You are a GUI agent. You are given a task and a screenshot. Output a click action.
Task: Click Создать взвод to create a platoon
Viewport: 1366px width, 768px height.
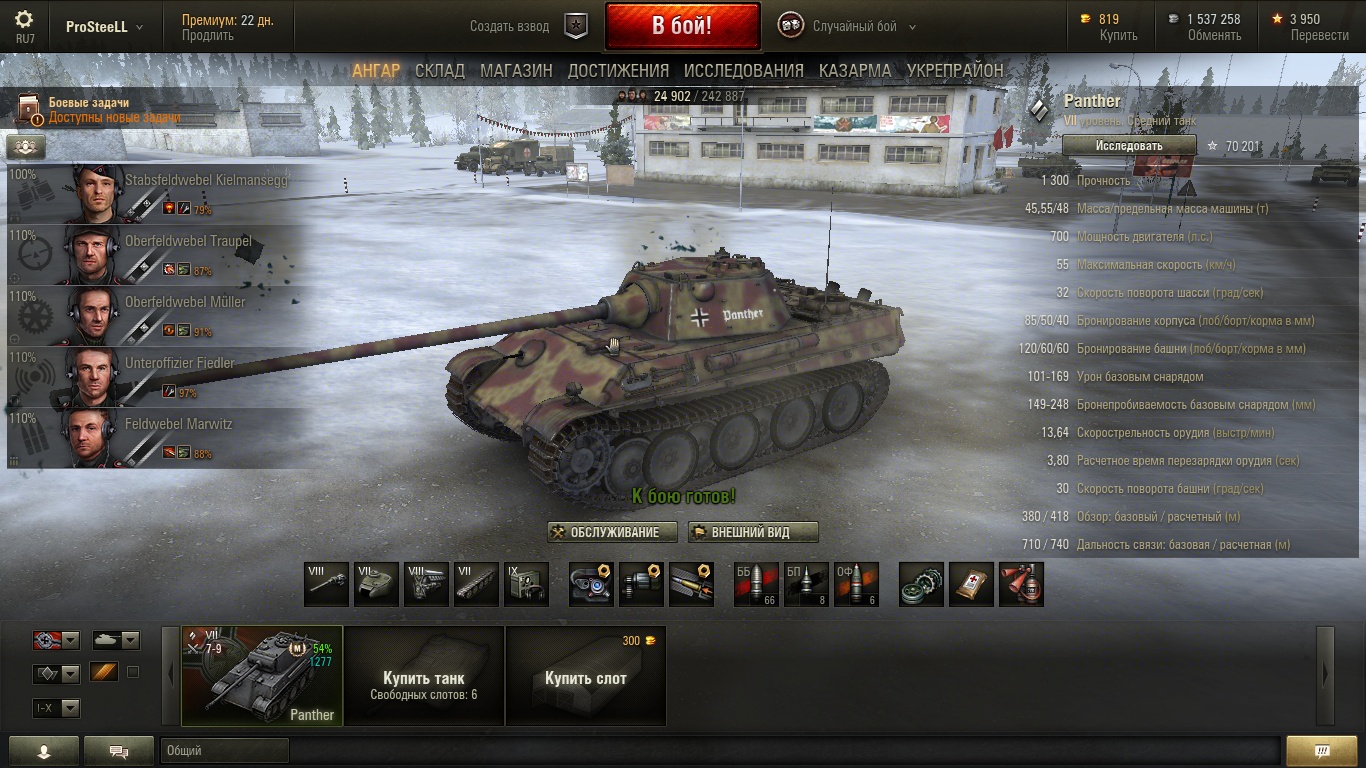pyautogui.click(x=510, y=27)
